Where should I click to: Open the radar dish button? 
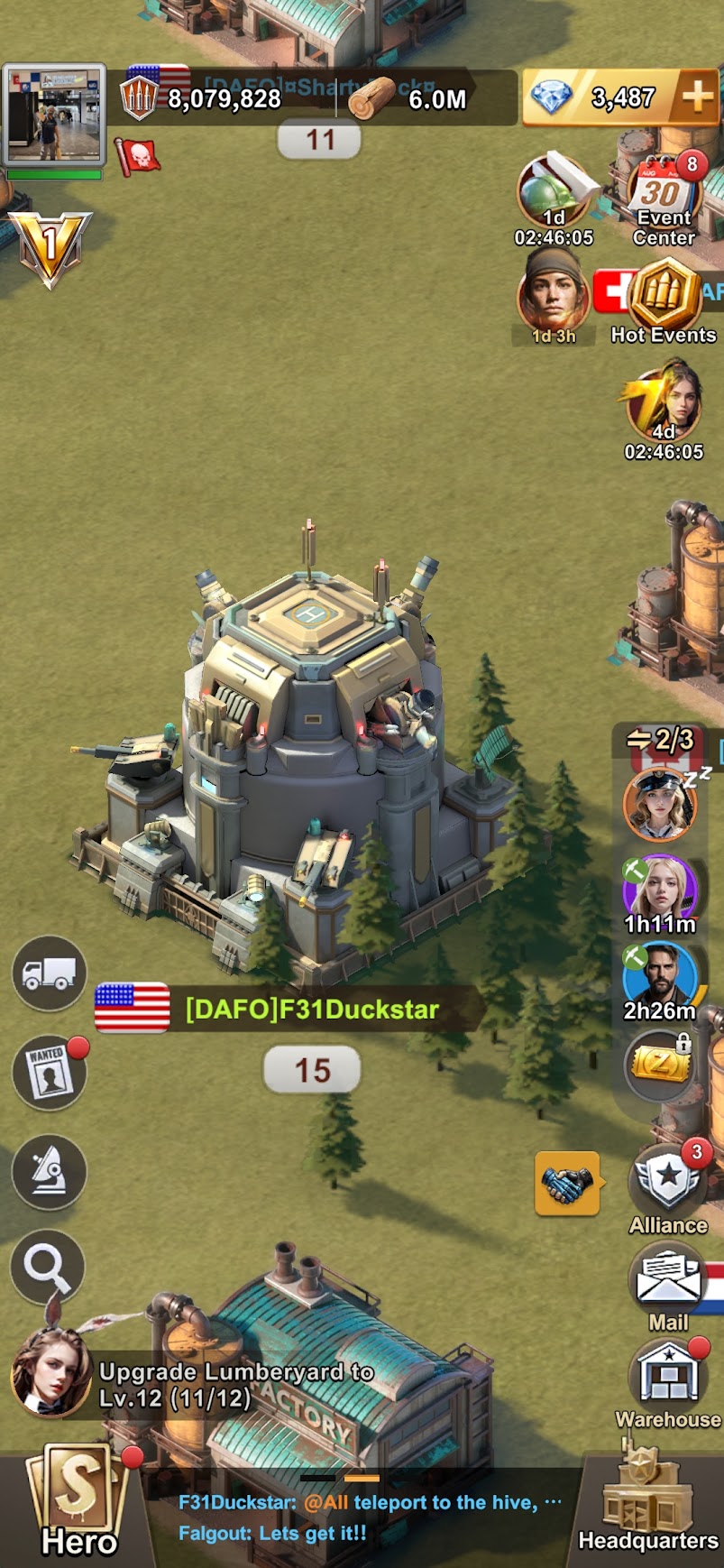50,1170
